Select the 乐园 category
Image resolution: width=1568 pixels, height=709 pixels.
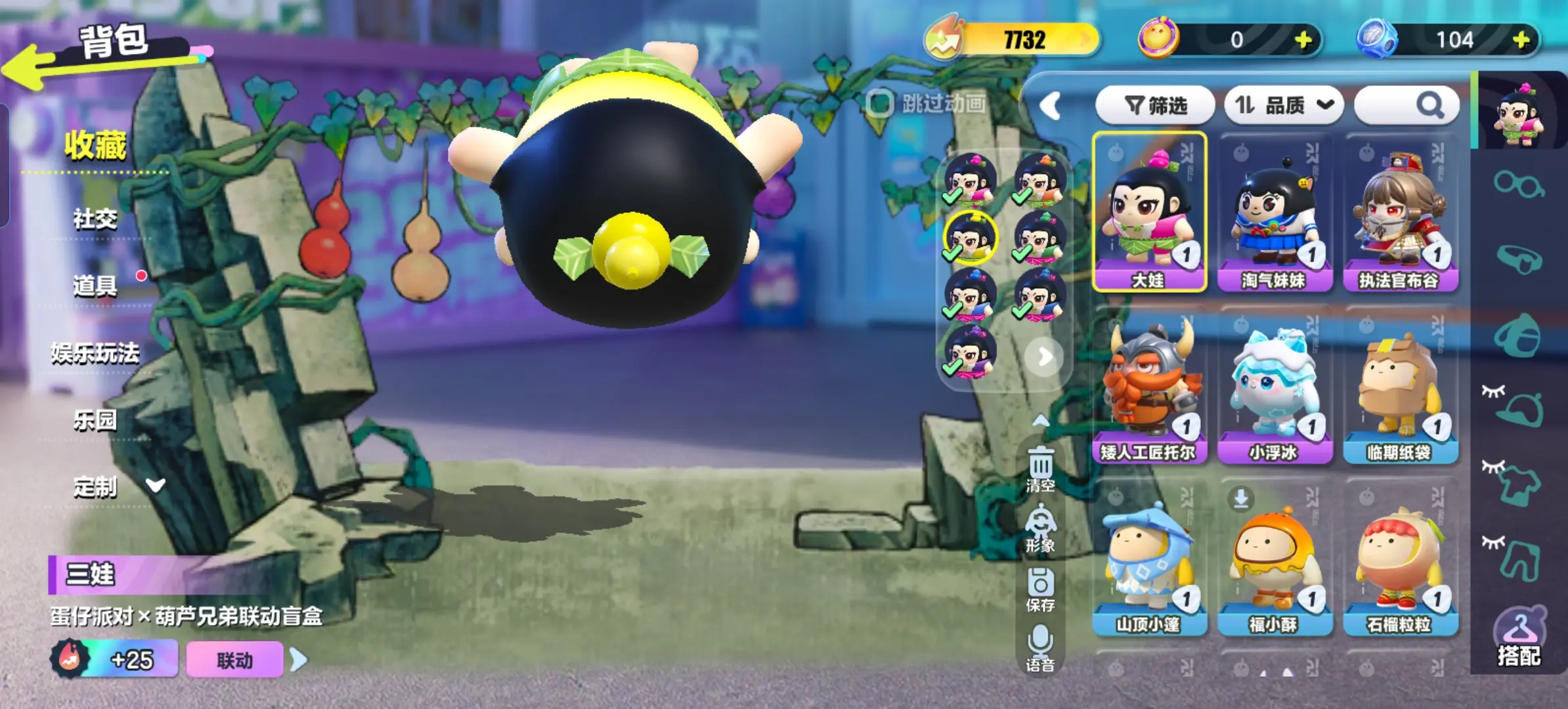pyautogui.click(x=95, y=420)
